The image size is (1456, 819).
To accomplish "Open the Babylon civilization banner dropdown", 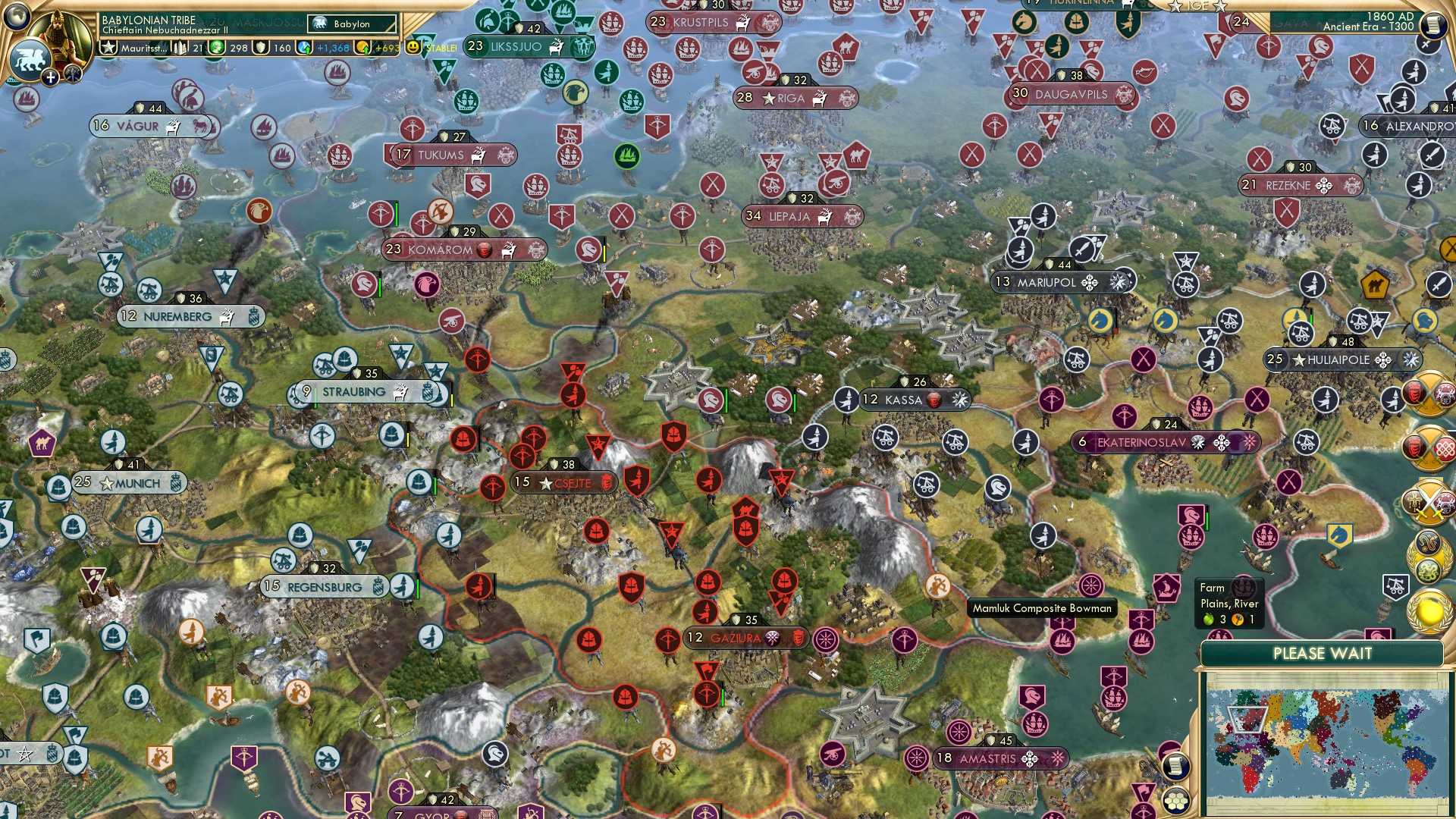I will click(x=351, y=24).
